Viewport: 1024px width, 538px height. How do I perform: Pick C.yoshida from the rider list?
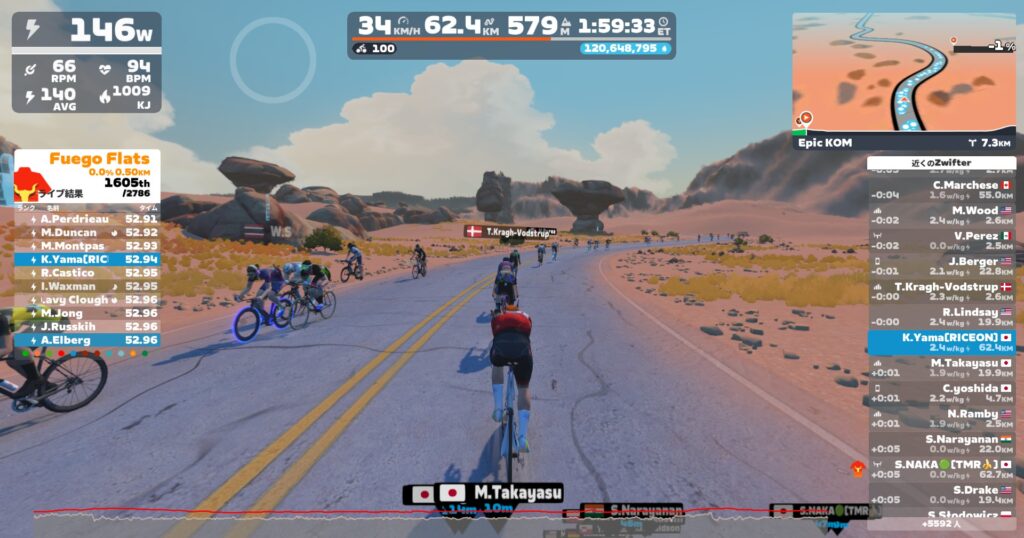tap(941, 393)
